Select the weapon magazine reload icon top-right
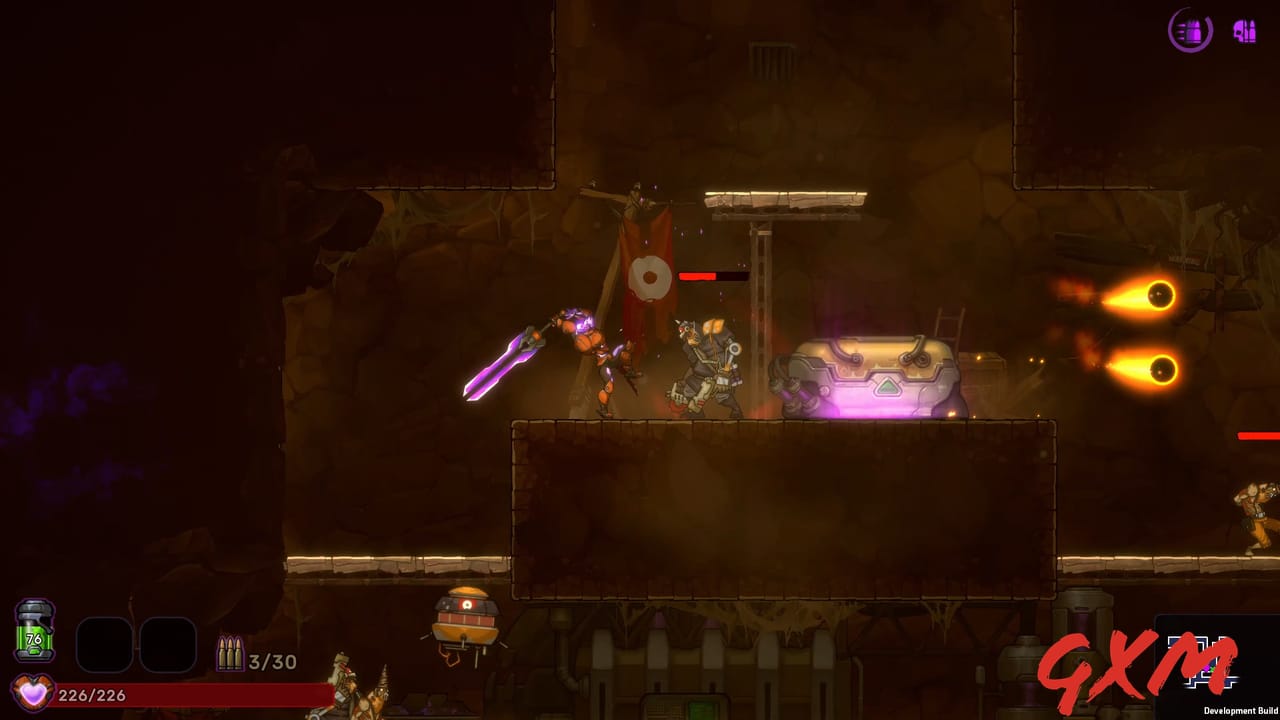1280x720 pixels. [1190, 31]
